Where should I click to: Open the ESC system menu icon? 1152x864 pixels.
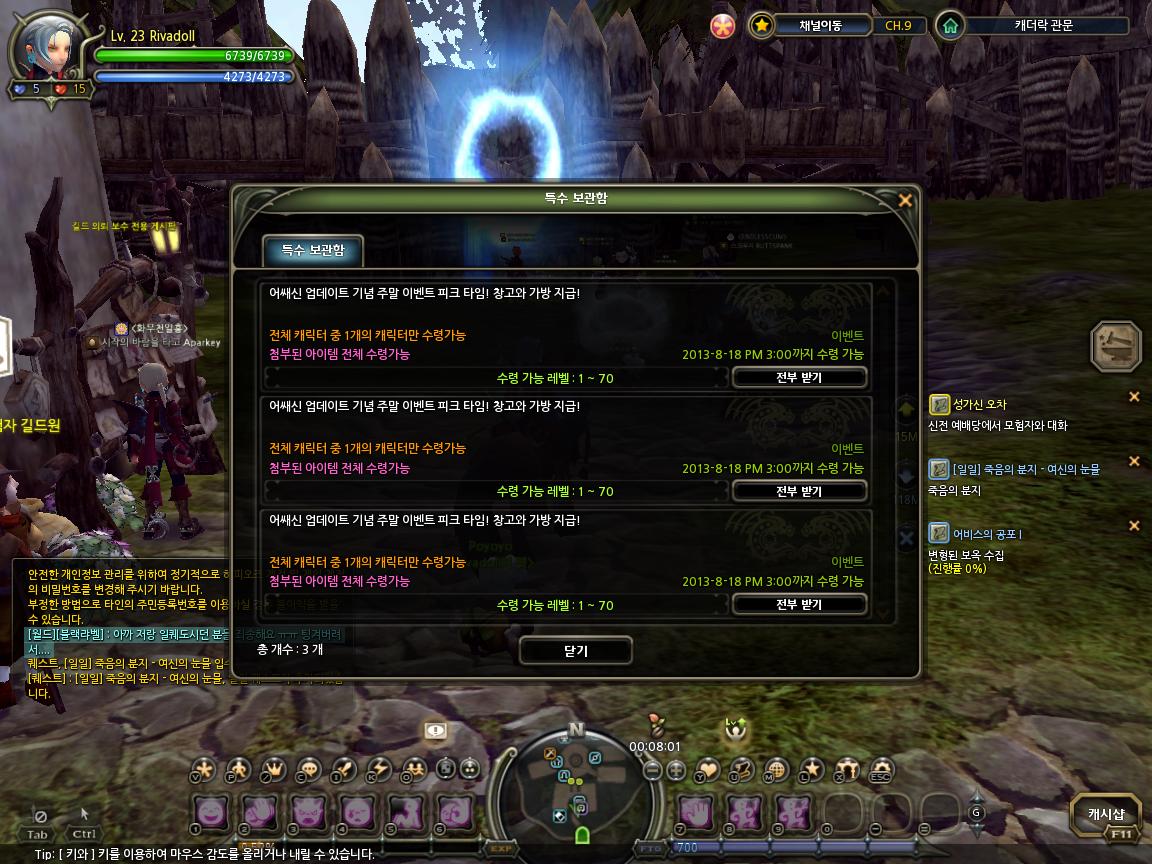pyautogui.click(x=880, y=770)
